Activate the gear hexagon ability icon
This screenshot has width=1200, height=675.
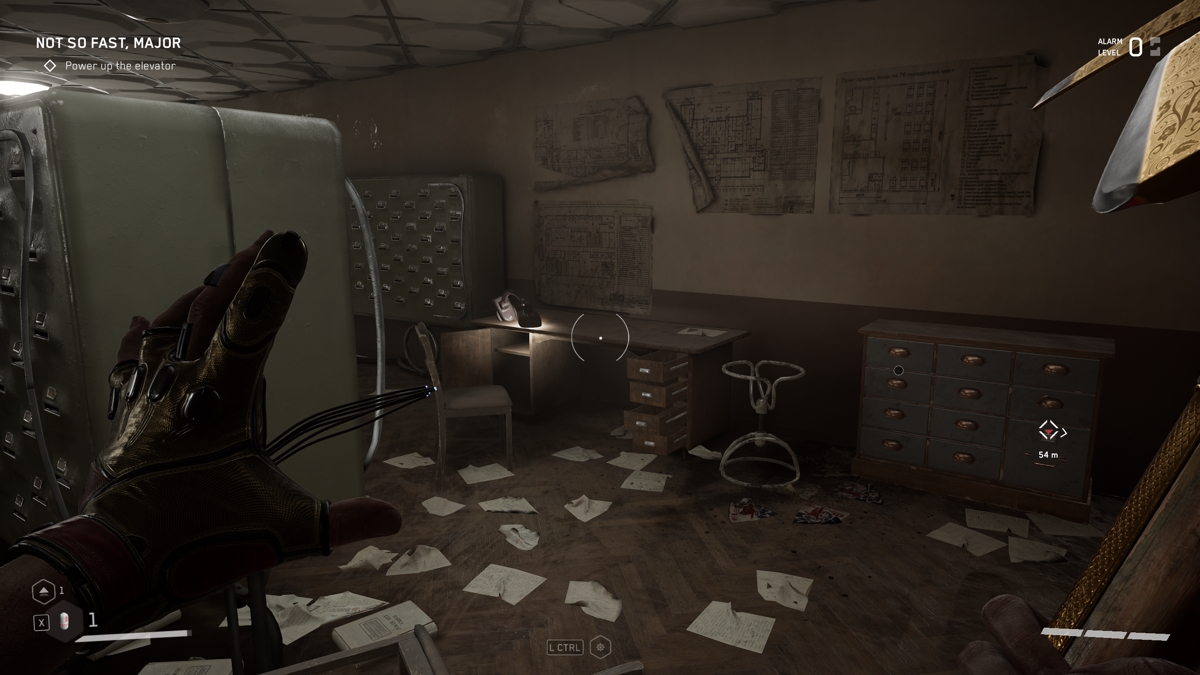point(600,647)
